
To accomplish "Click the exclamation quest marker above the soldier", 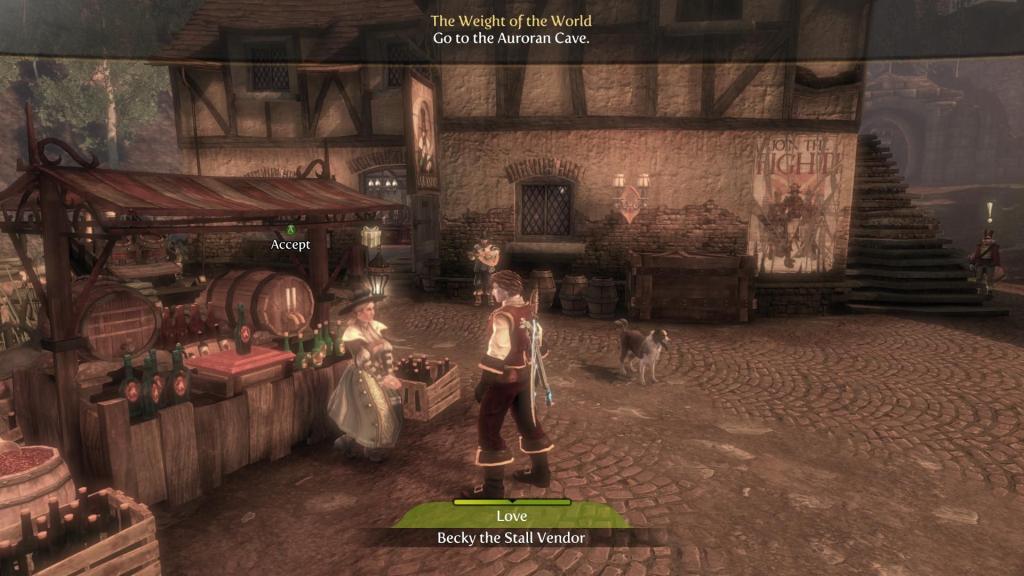I will [990, 211].
